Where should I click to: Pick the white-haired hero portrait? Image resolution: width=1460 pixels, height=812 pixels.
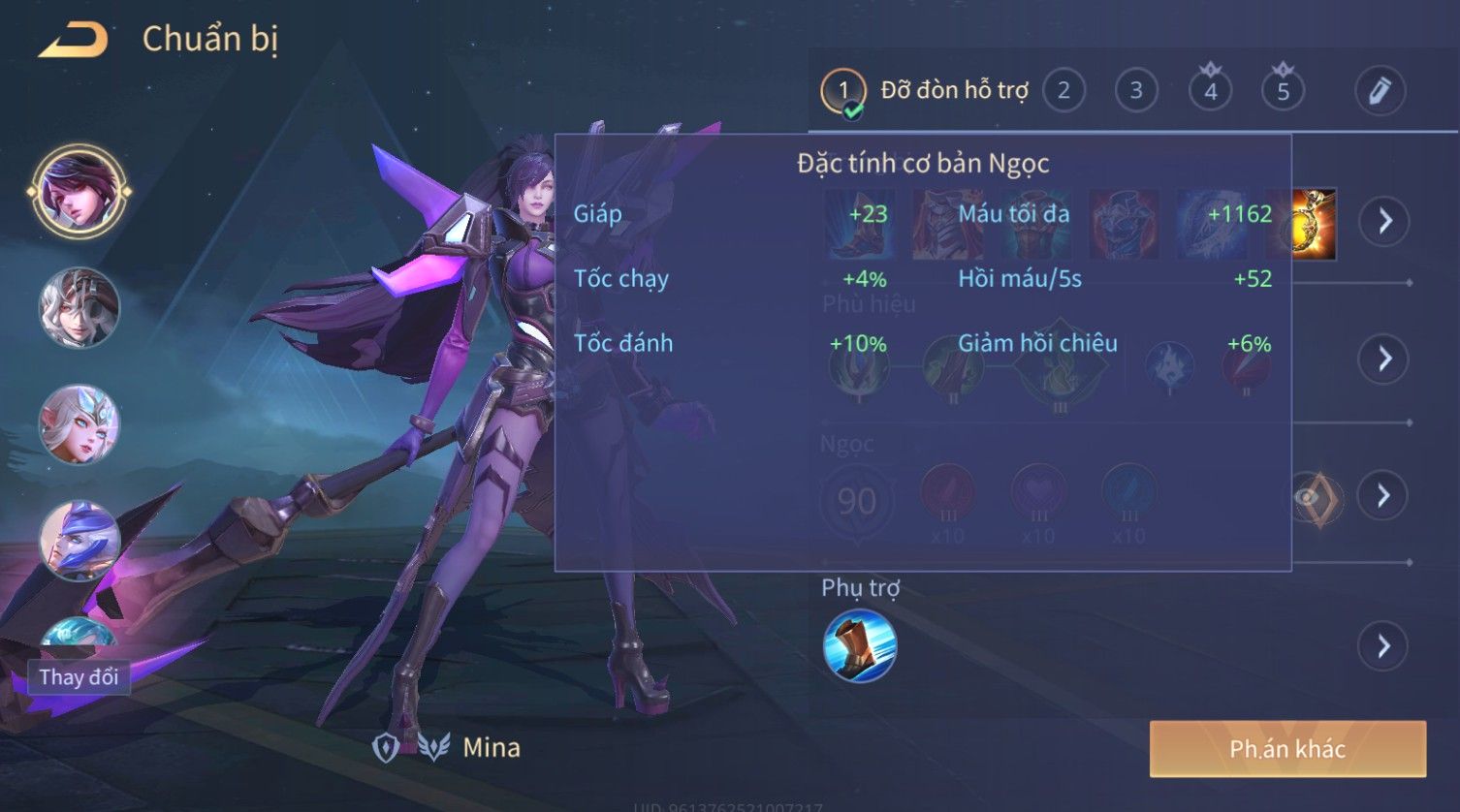[79, 308]
